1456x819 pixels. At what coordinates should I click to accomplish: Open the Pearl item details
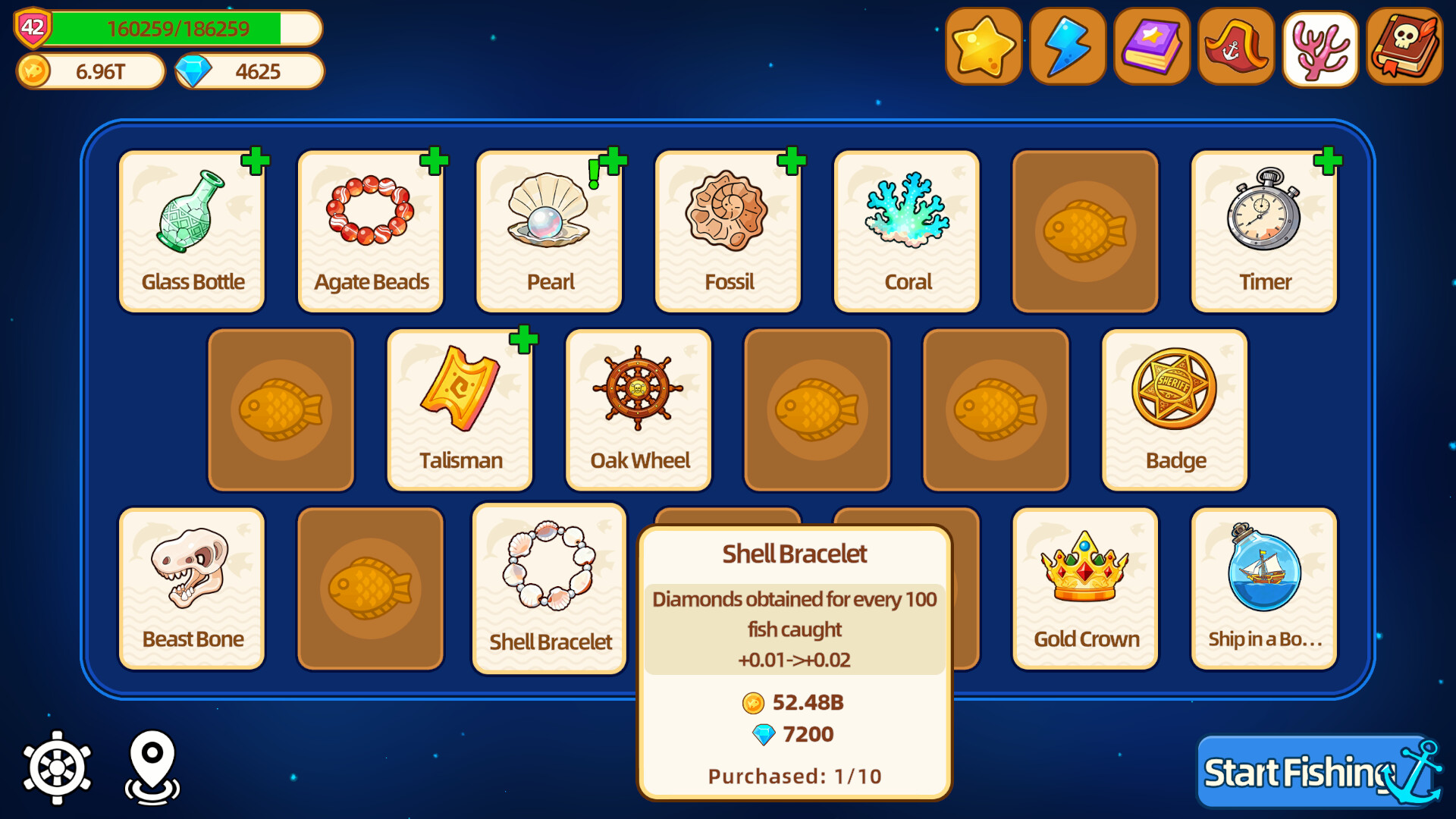pos(548,227)
